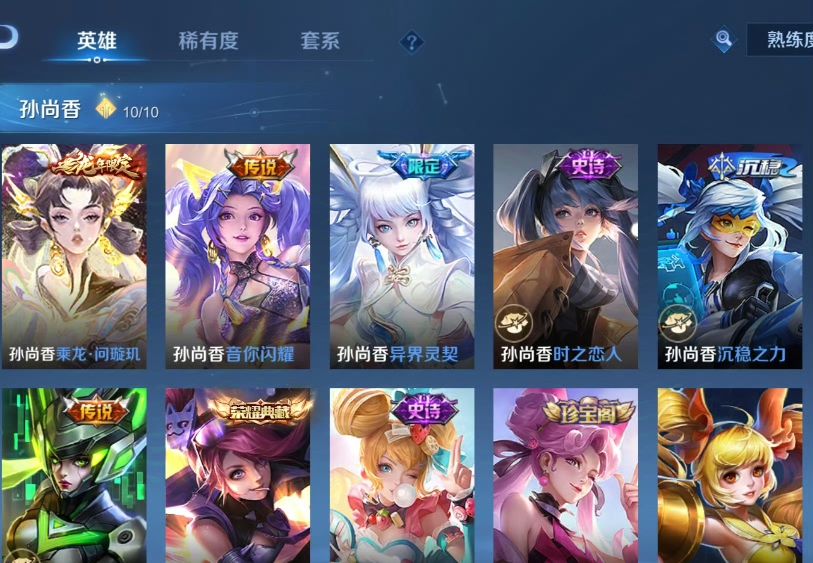Image resolution: width=813 pixels, height=563 pixels.
Task: Click the magnifier search icon
Action: click(723, 40)
